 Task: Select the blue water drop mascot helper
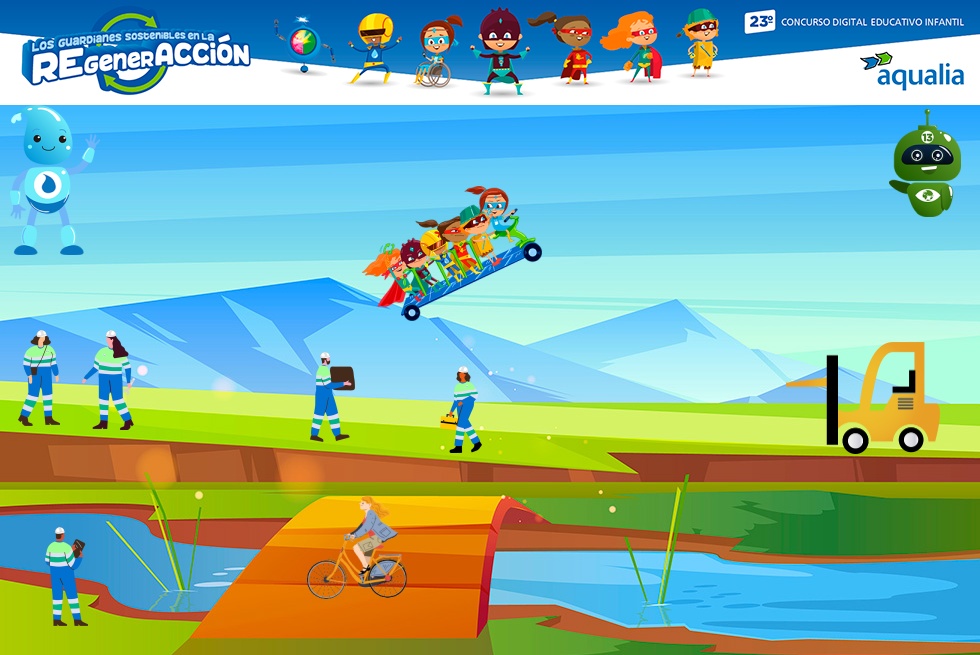click(49, 180)
